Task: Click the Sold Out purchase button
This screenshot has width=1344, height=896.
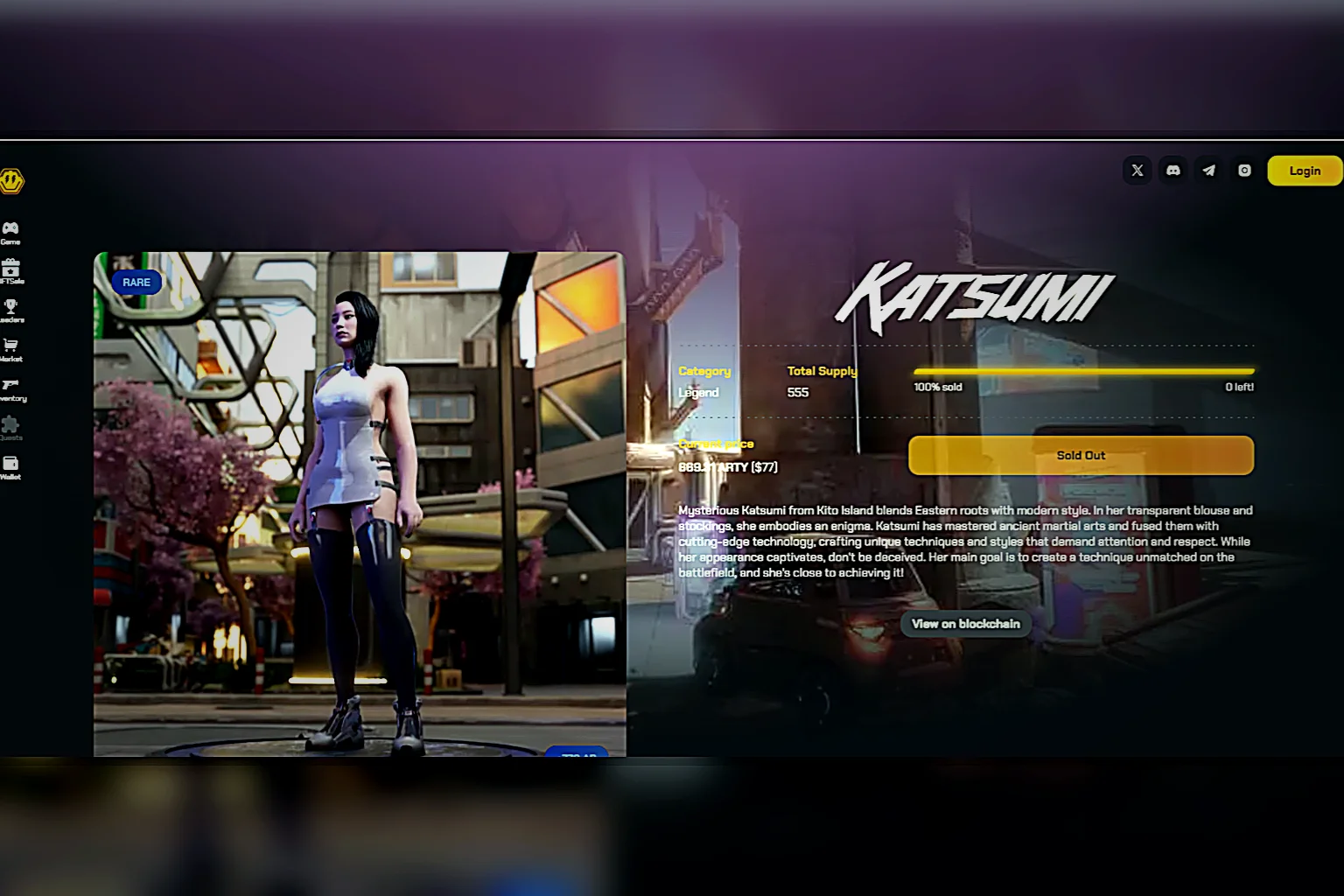Action: (1081, 455)
